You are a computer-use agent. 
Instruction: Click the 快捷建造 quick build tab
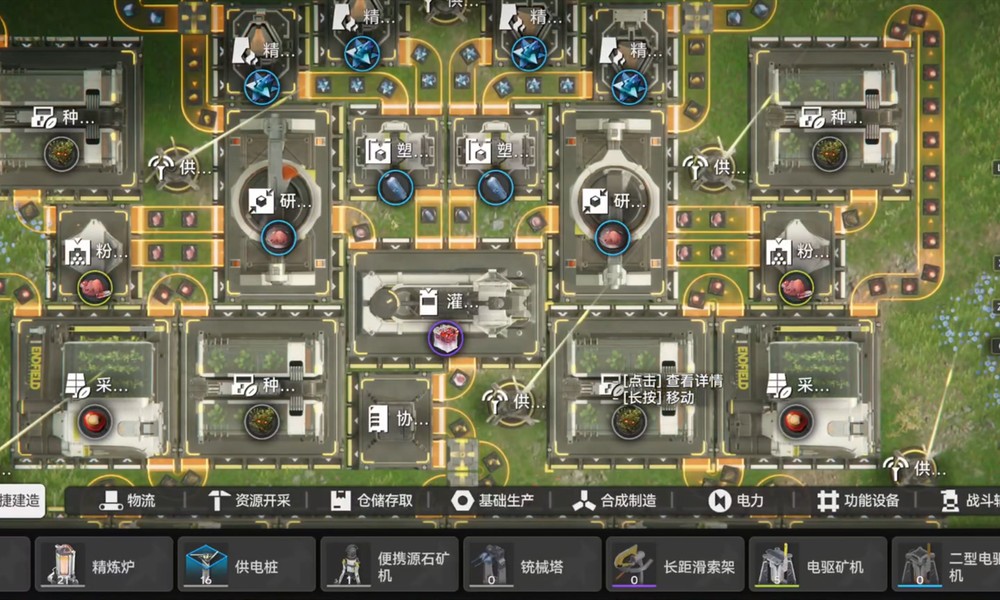click(22, 501)
